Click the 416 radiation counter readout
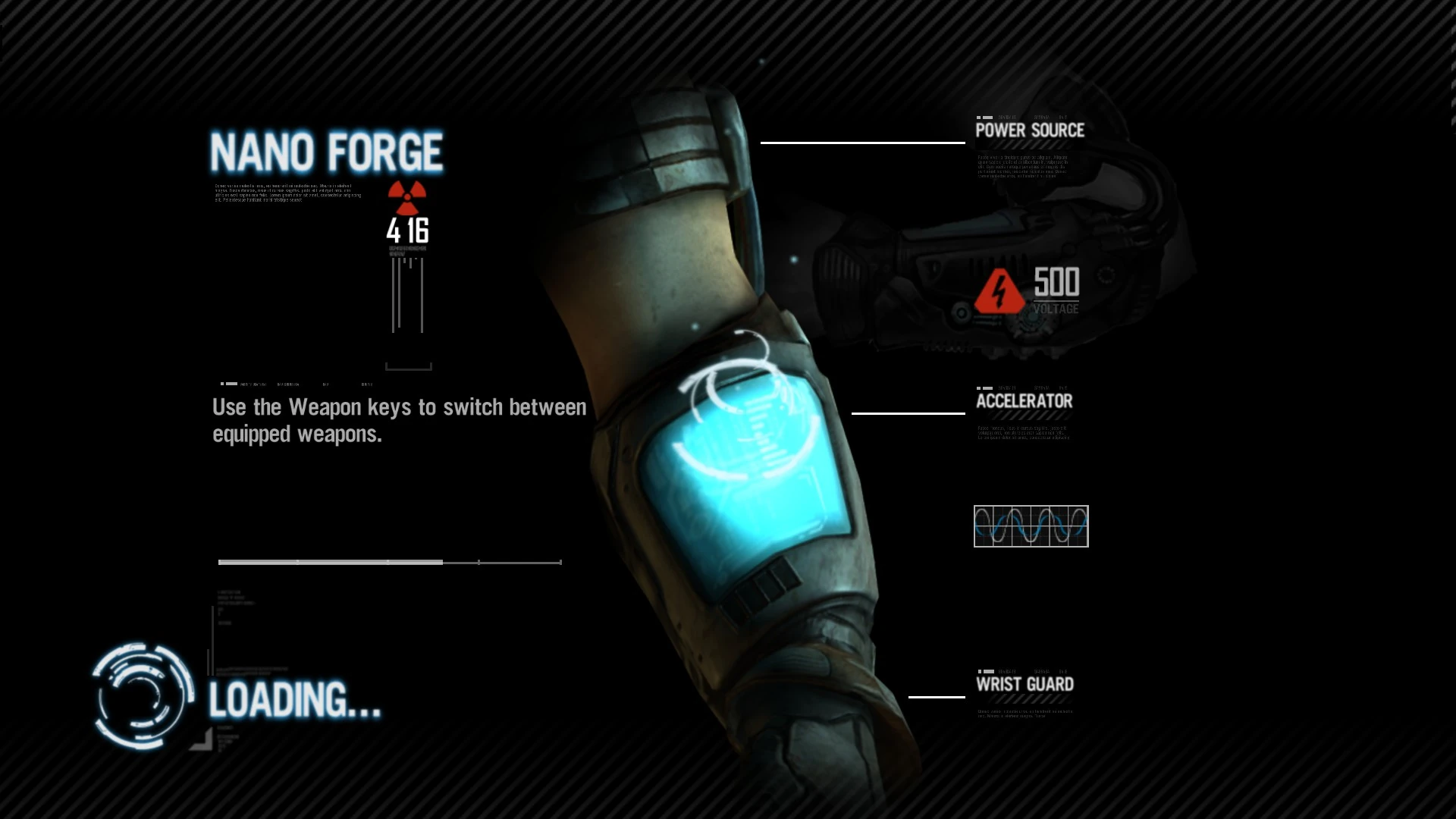1456x819 pixels. [x=407, y=233]
